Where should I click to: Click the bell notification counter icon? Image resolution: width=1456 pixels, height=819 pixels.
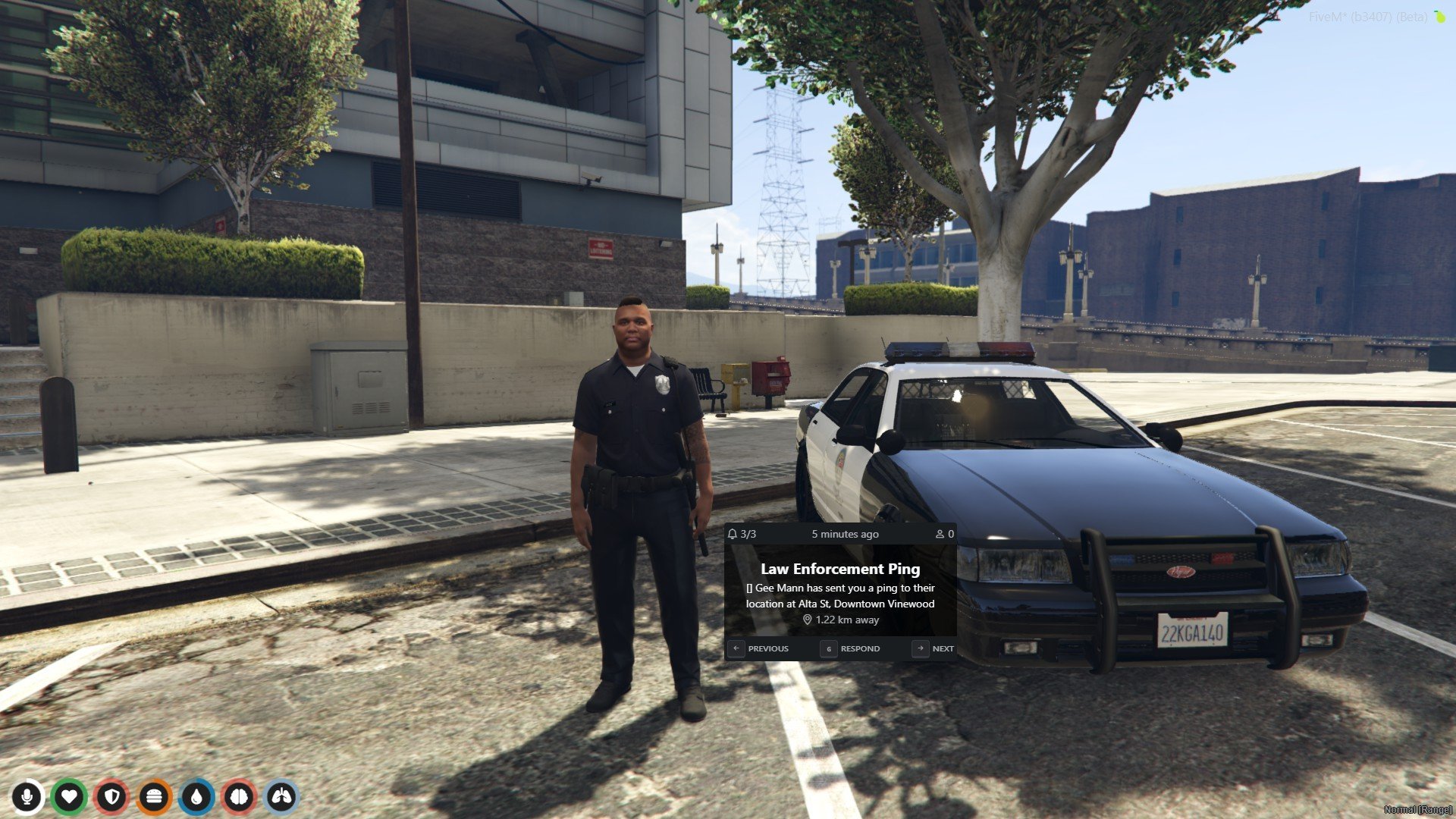733,534
